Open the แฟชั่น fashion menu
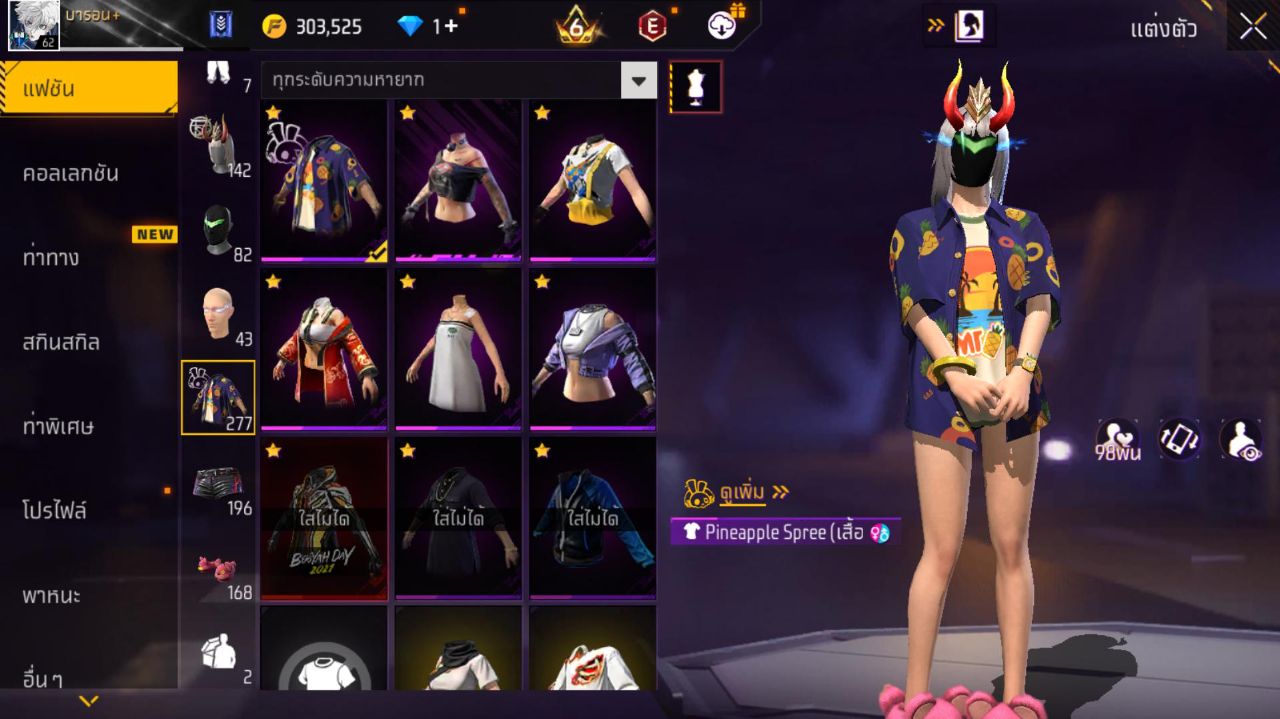The image size is (1280, 719). tap(88, 89)
